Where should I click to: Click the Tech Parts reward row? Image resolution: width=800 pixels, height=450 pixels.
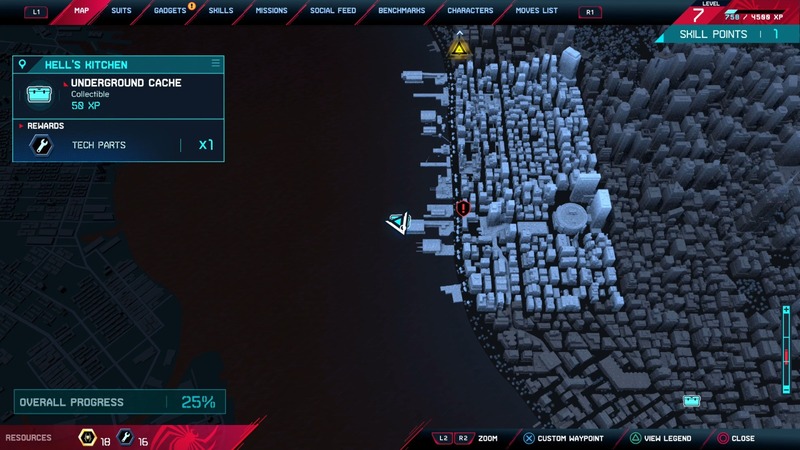pyautogui.click(x=118, y=145)
